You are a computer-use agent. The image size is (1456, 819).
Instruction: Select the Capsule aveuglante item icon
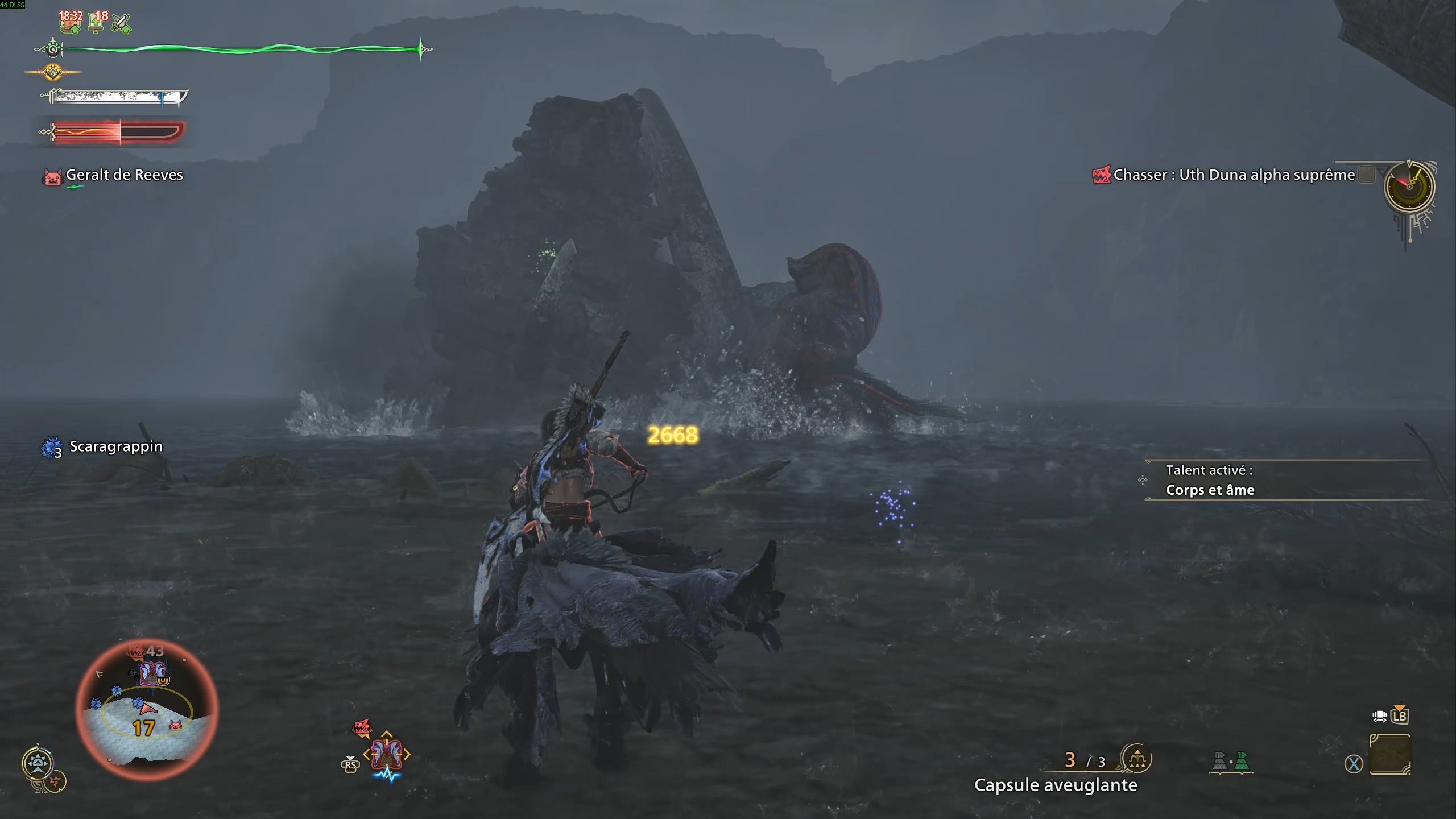(x=1138, y=760)
